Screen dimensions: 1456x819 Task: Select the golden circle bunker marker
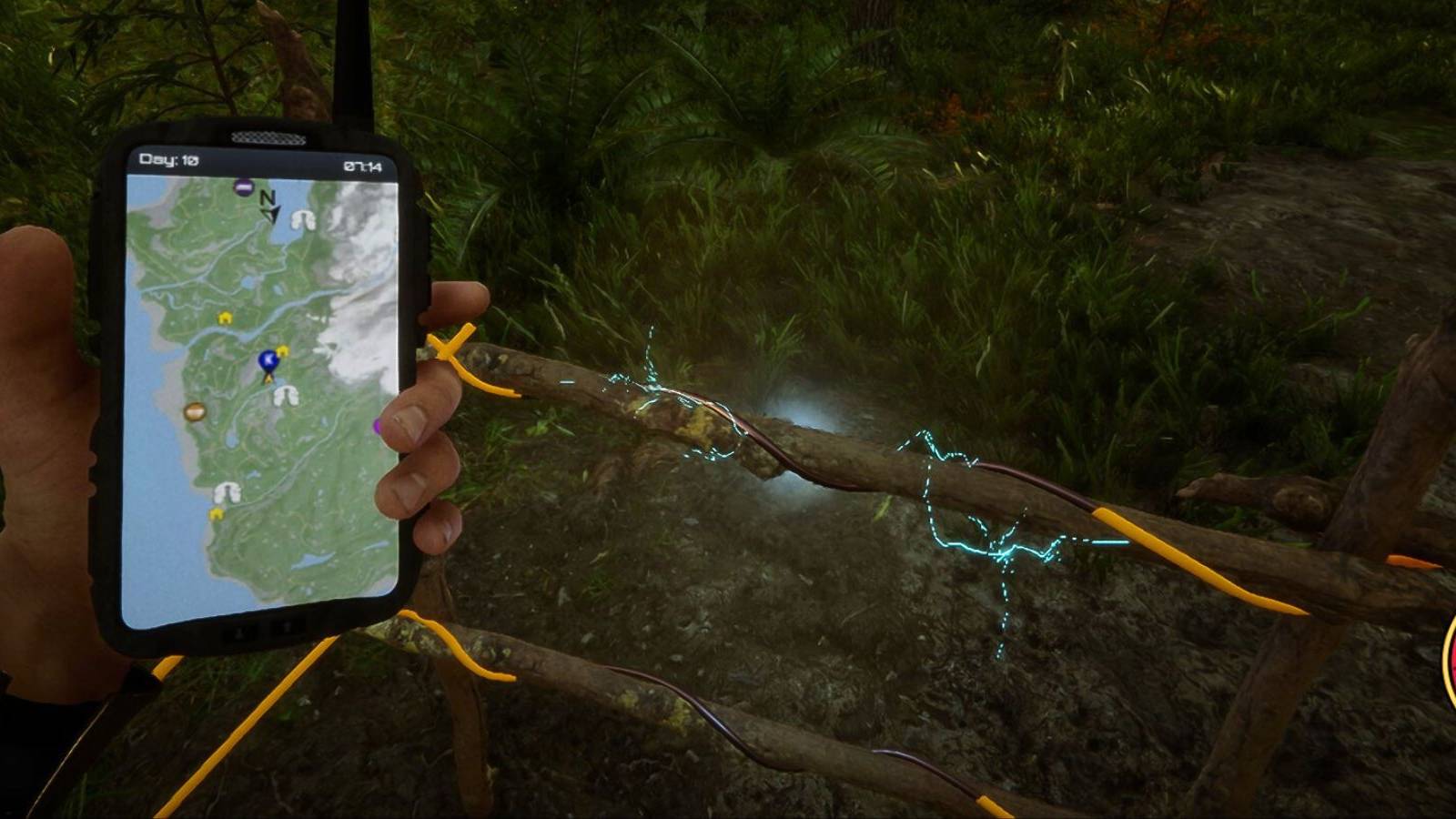(x=196, y=409)
